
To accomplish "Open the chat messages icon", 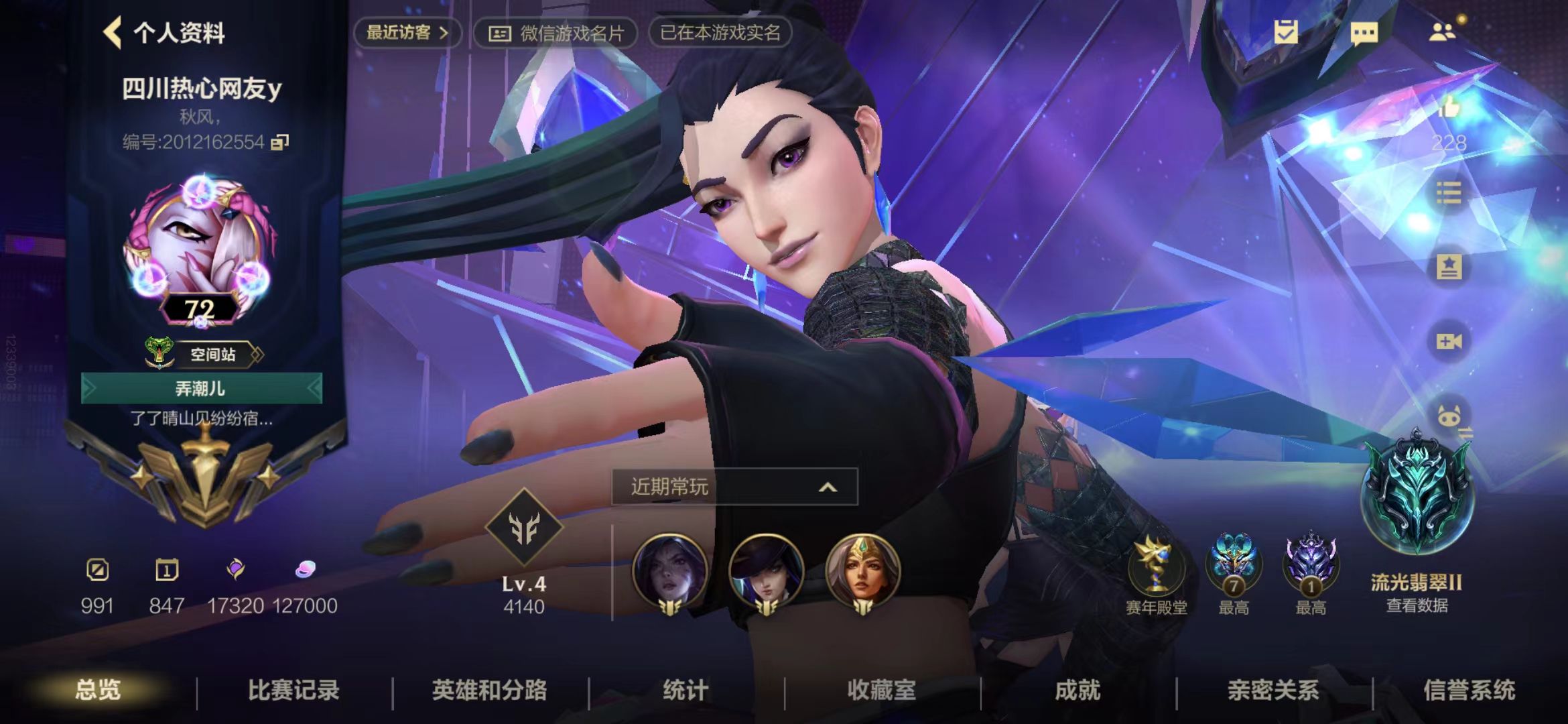I will 1364,32.
